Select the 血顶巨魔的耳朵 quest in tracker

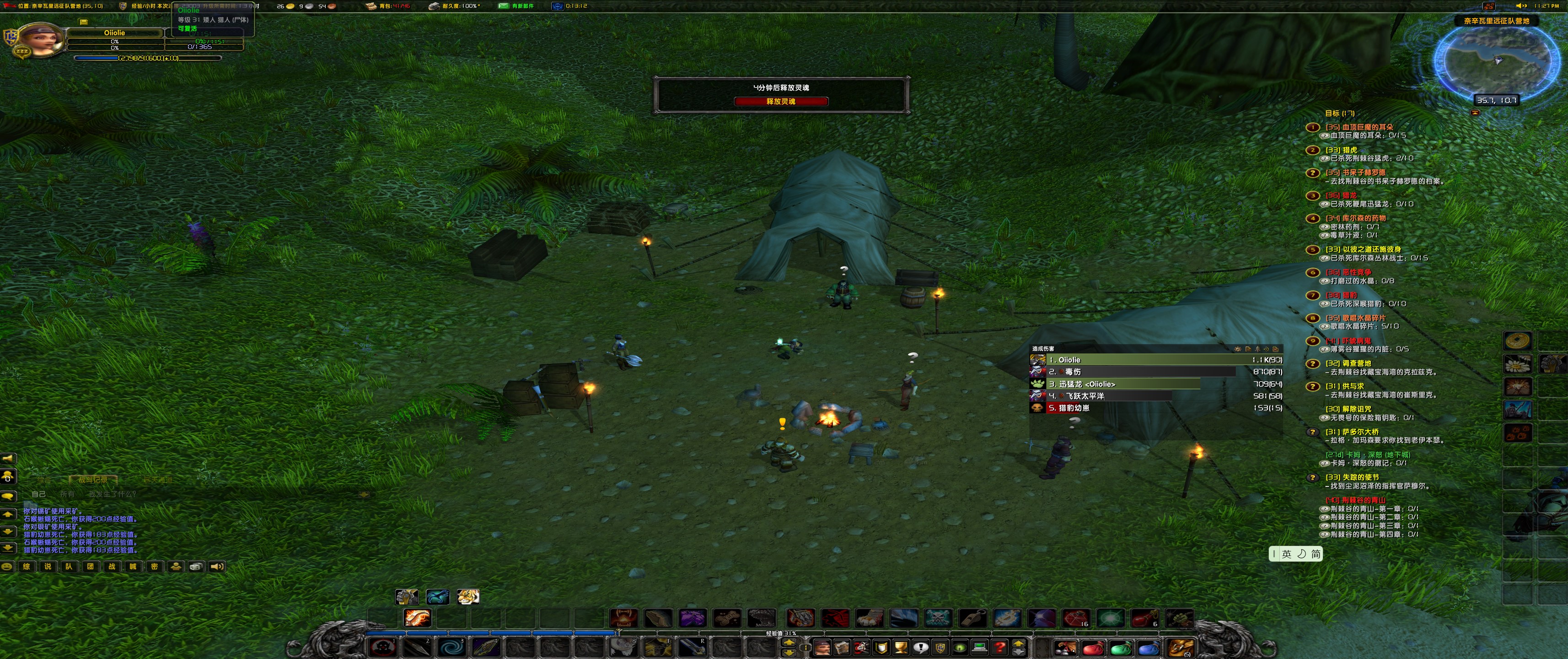[1359, 127]
